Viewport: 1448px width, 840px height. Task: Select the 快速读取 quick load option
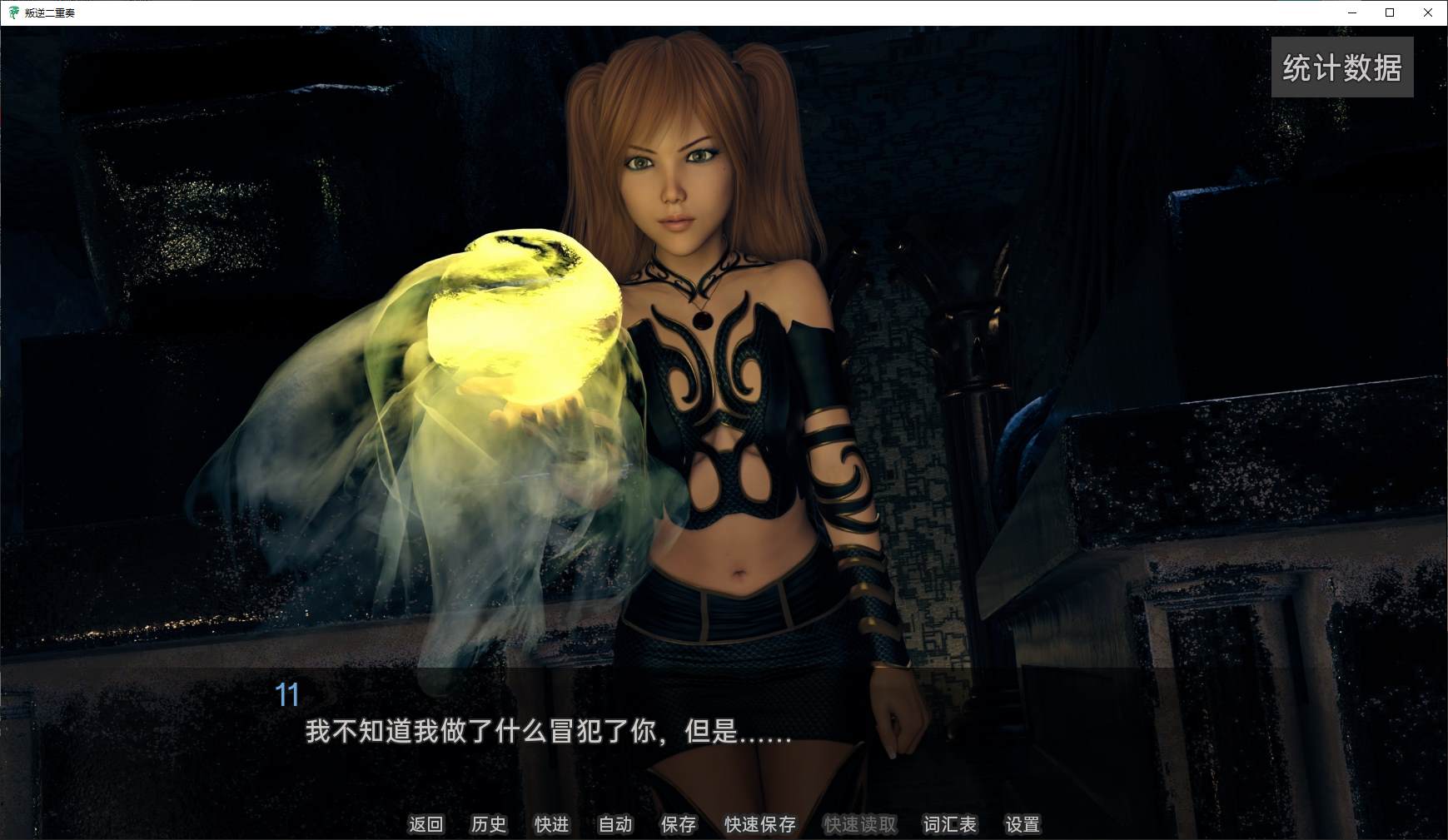(x=859, y=824)
